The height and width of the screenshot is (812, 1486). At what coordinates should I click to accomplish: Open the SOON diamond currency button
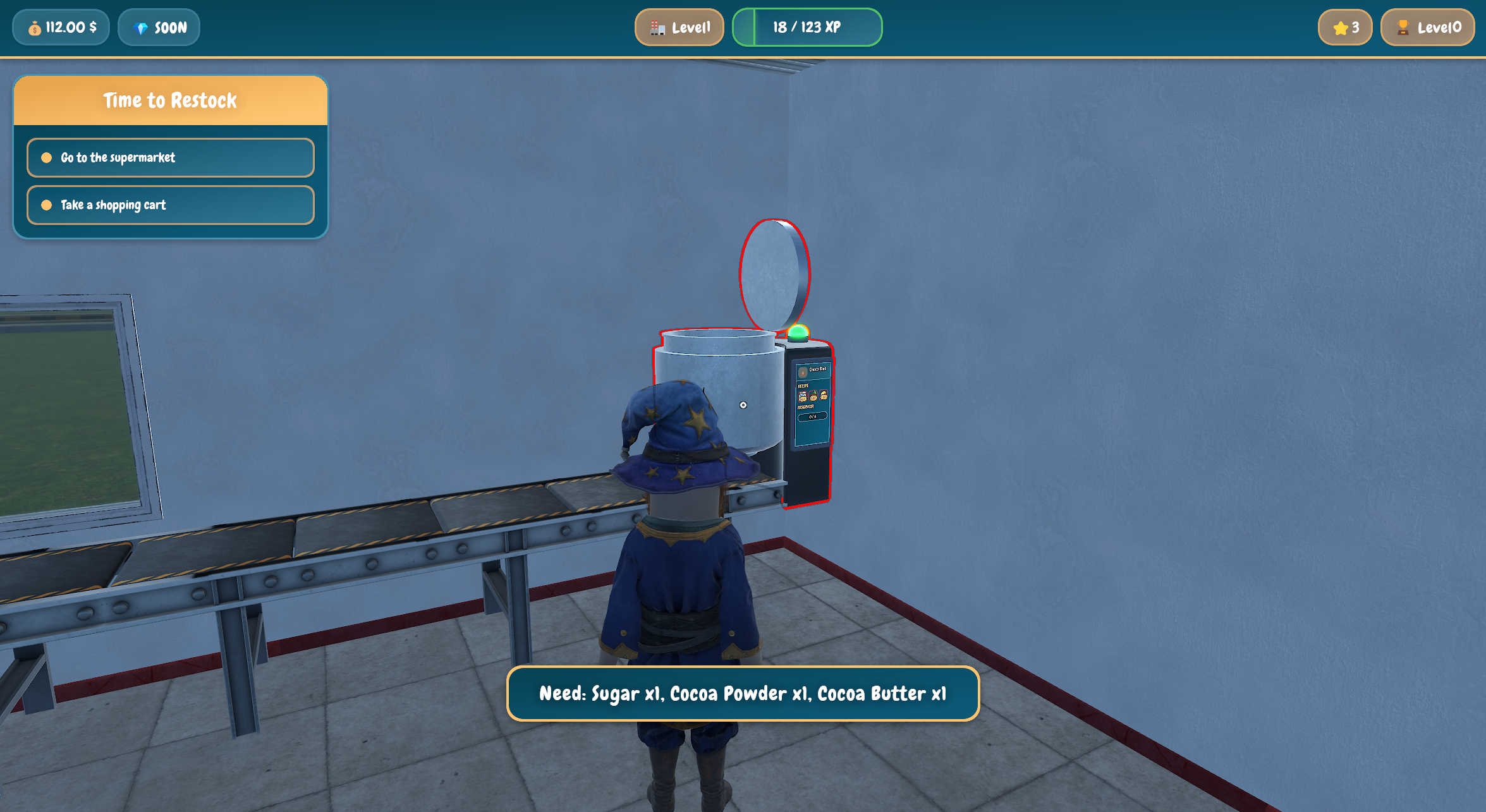[x=159, y=27]
